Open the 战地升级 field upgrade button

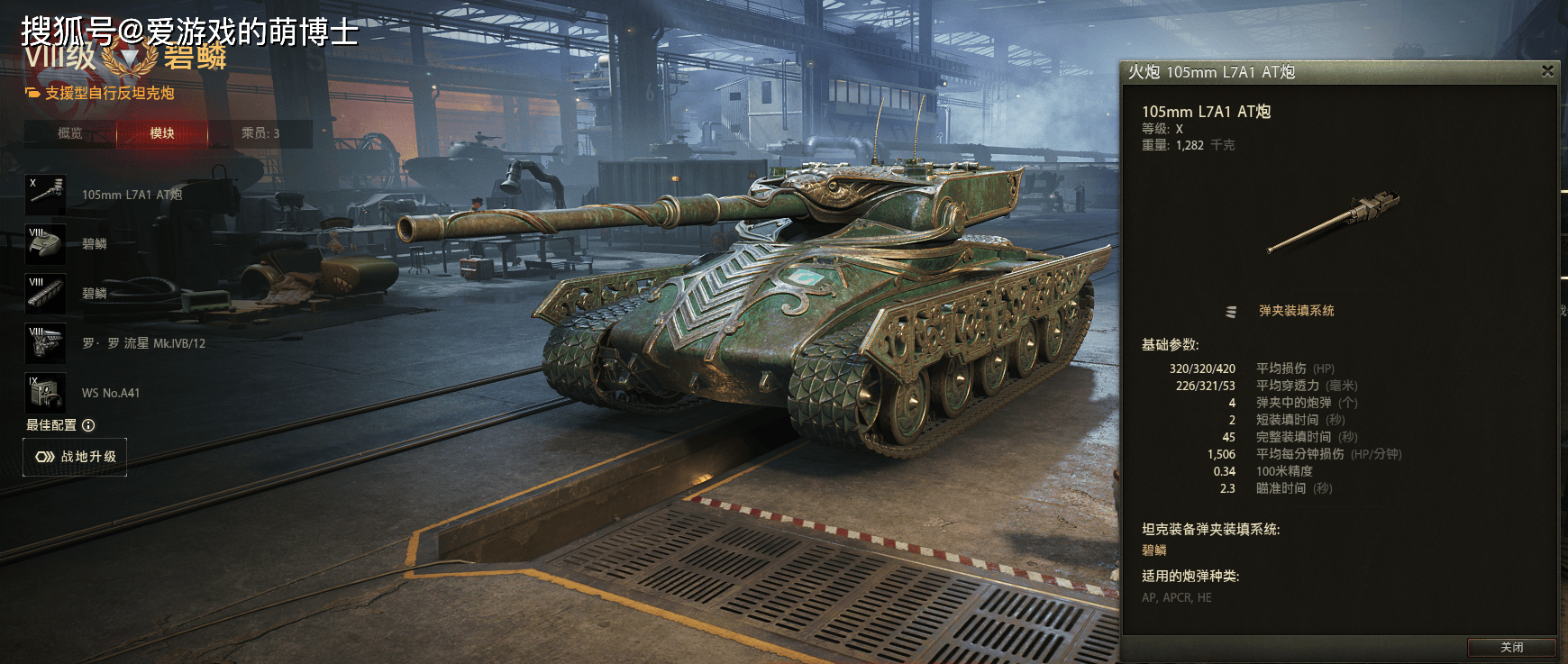click(76, 457)
